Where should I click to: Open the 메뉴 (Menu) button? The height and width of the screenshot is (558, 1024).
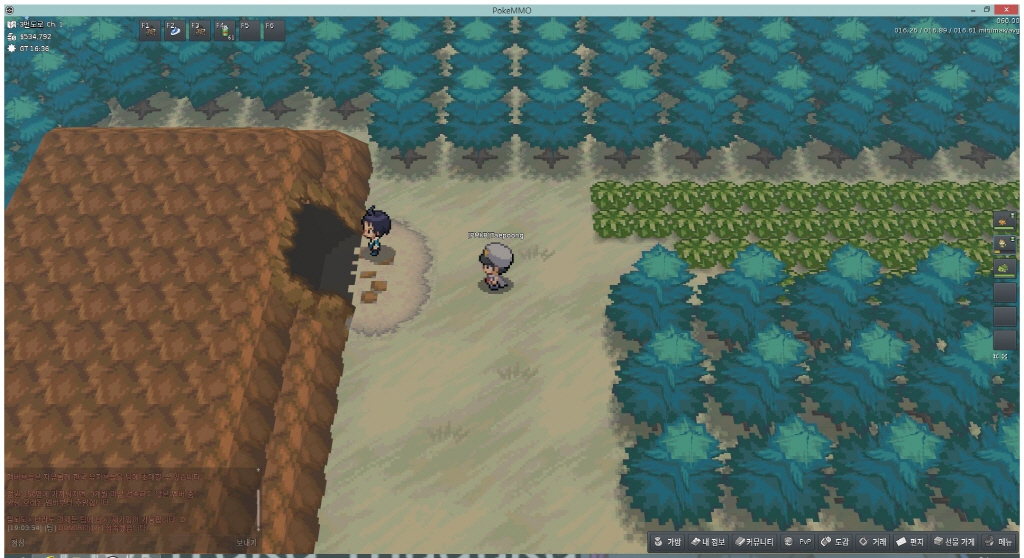(x=999, y=542)
